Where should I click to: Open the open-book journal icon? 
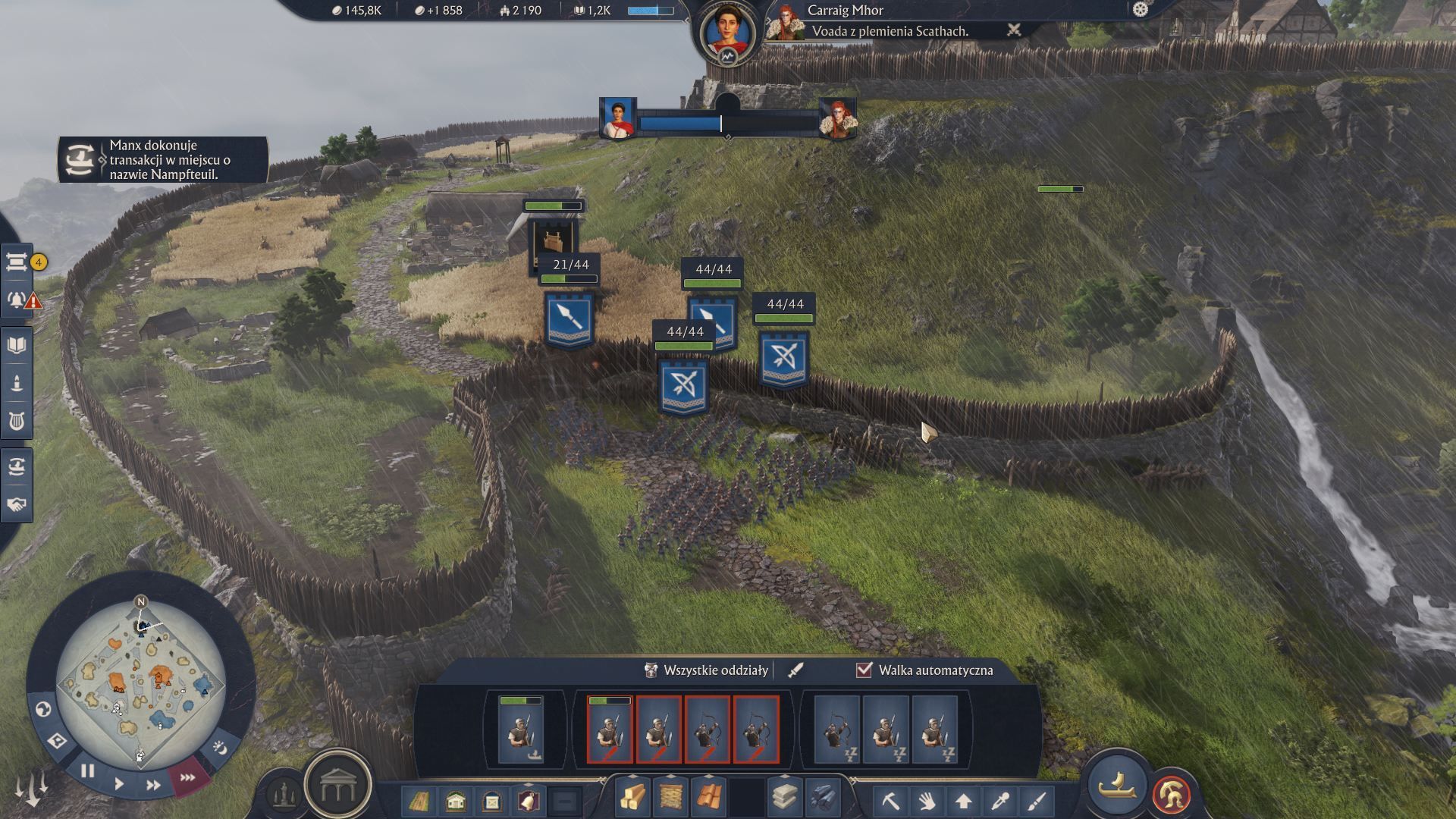coord(17,346)
